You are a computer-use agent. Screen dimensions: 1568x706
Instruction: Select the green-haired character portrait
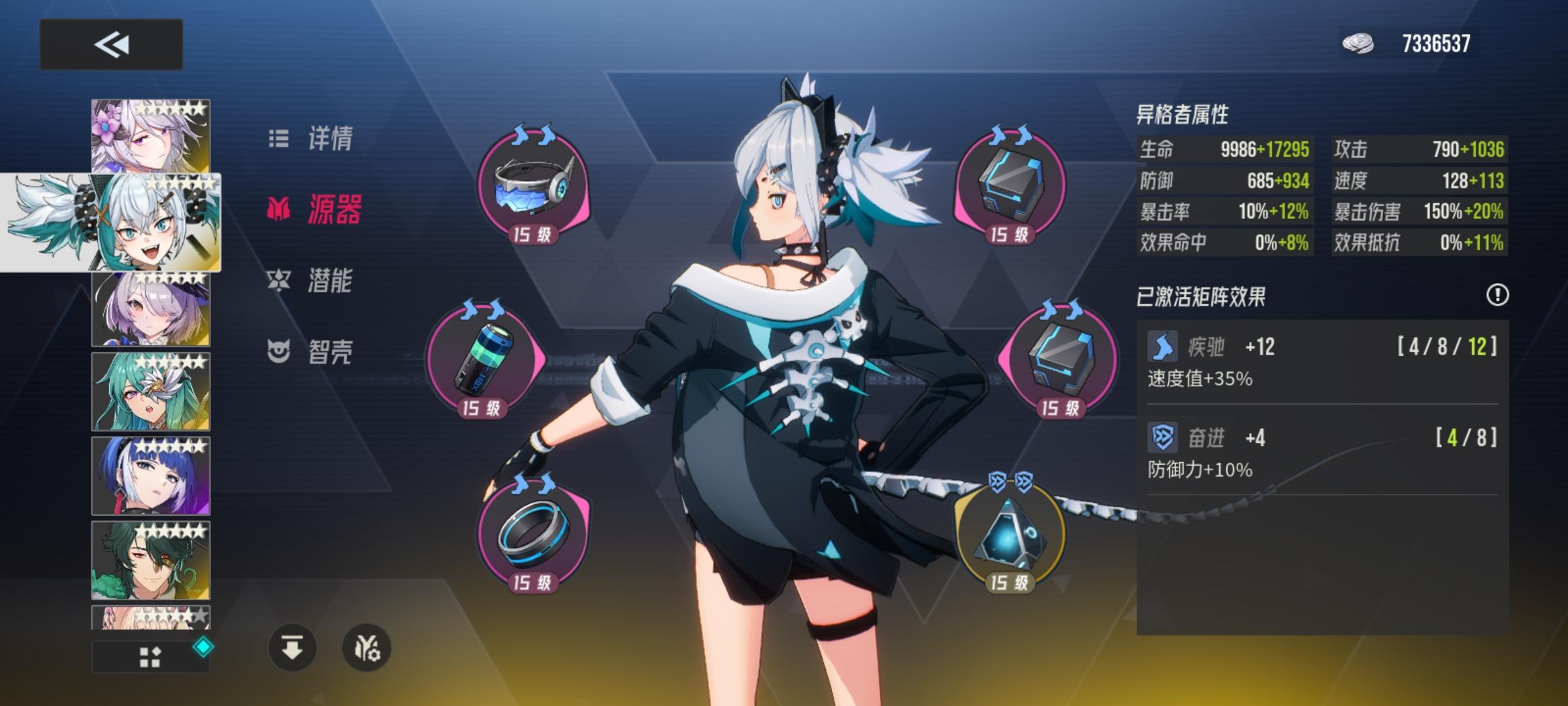click(x=149, y=392)
